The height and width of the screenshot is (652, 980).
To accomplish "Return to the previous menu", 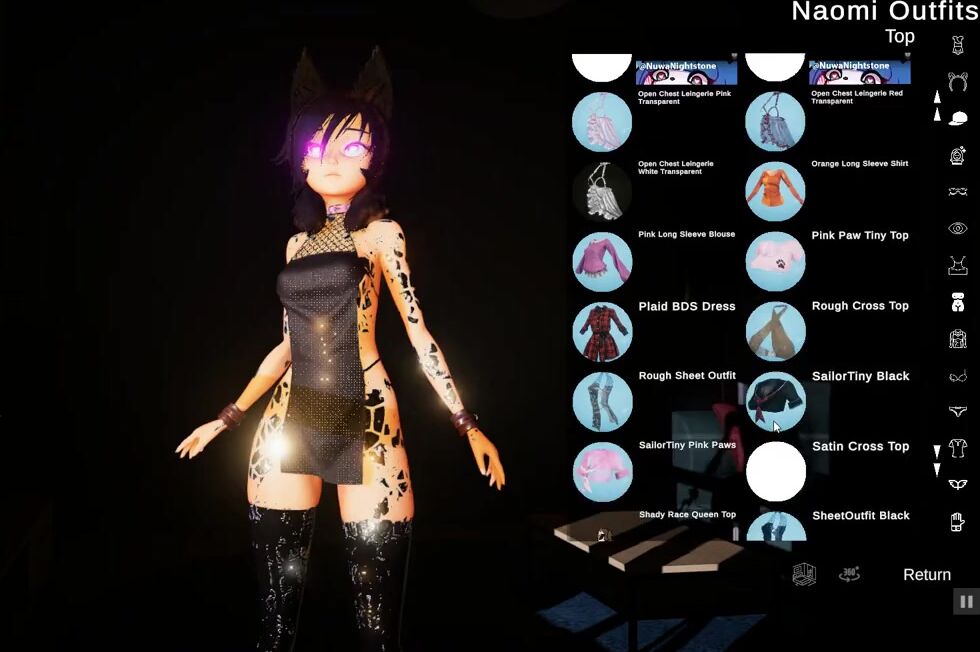I will coord(926,575).
